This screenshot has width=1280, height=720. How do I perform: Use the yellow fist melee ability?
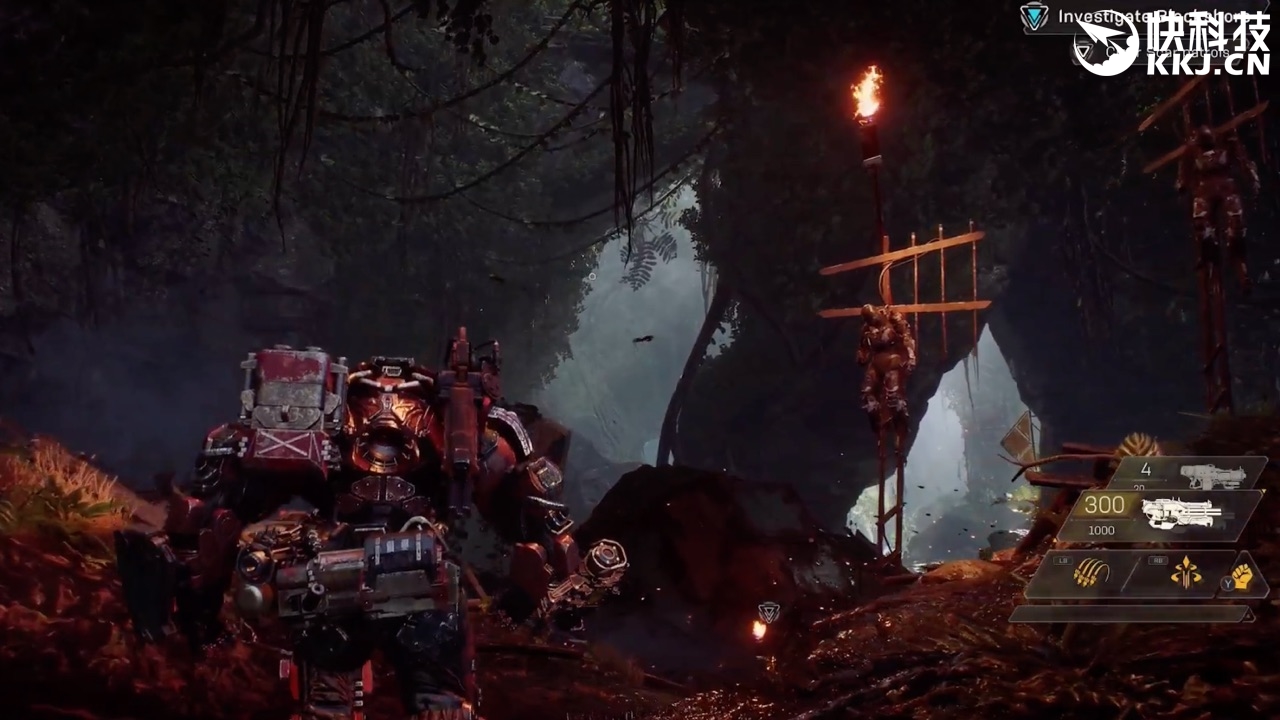point(1242,576)
